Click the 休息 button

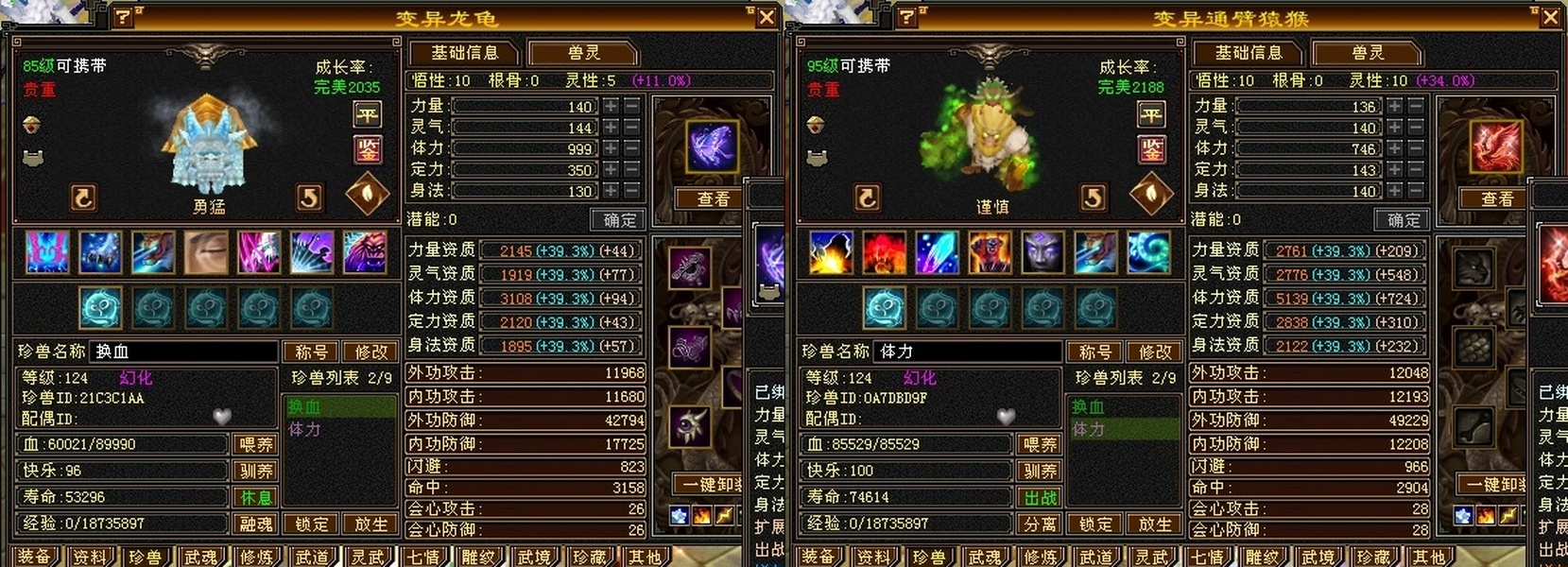256,497
